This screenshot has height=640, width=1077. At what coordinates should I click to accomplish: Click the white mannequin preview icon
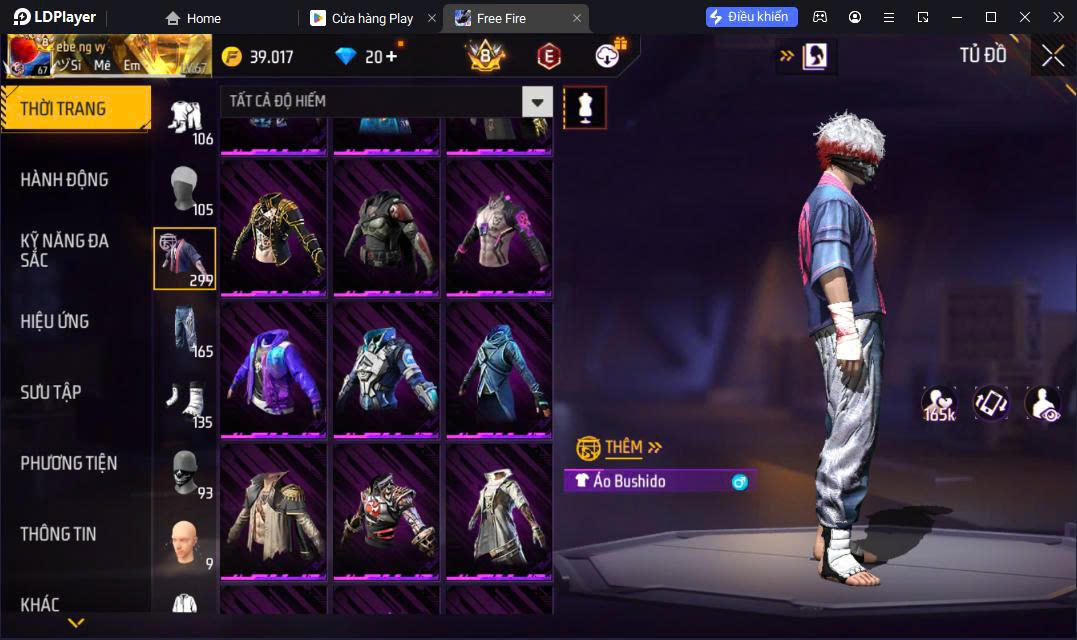585,107
